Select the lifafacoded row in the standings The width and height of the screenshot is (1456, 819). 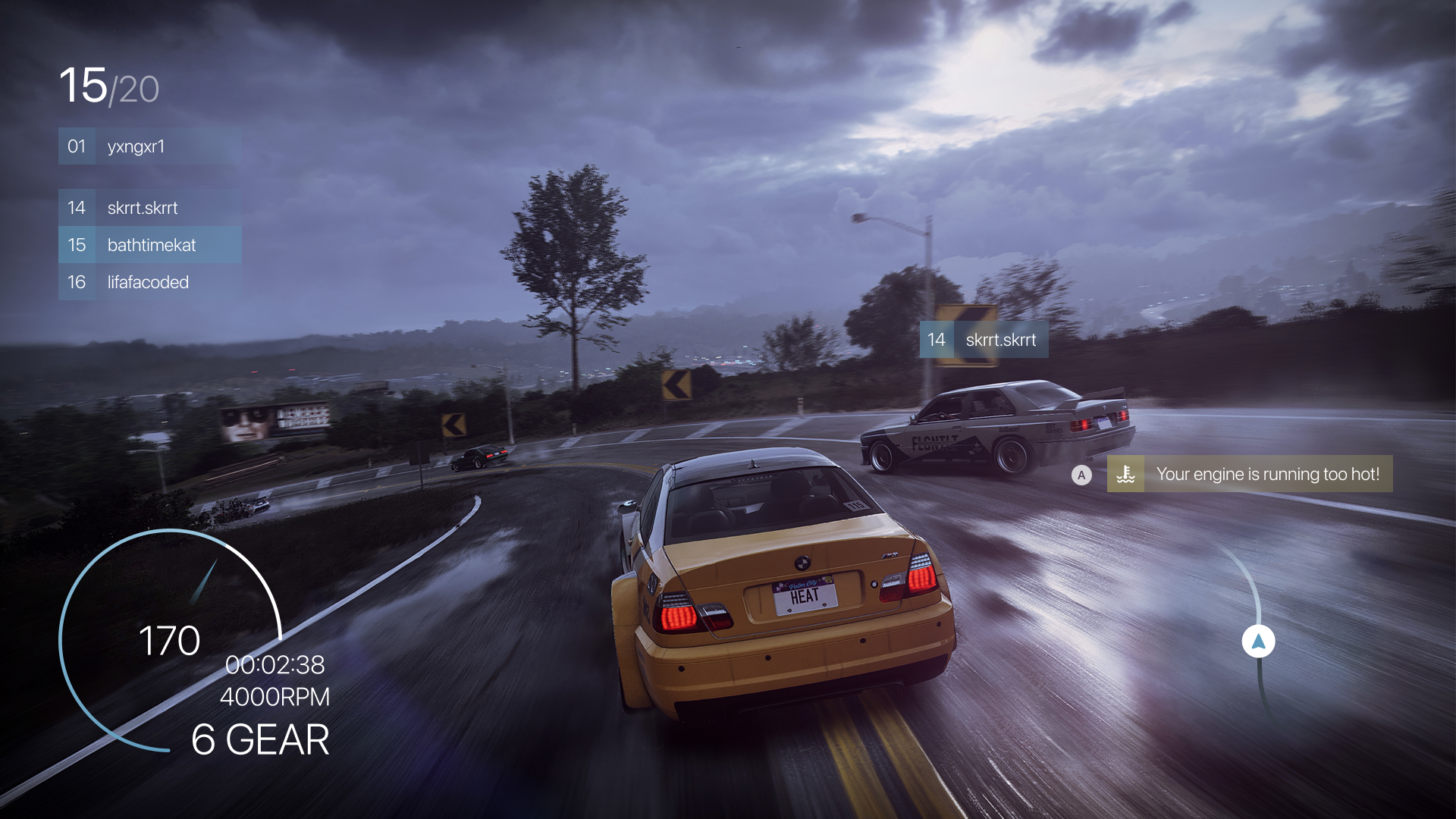coord(149,282)
